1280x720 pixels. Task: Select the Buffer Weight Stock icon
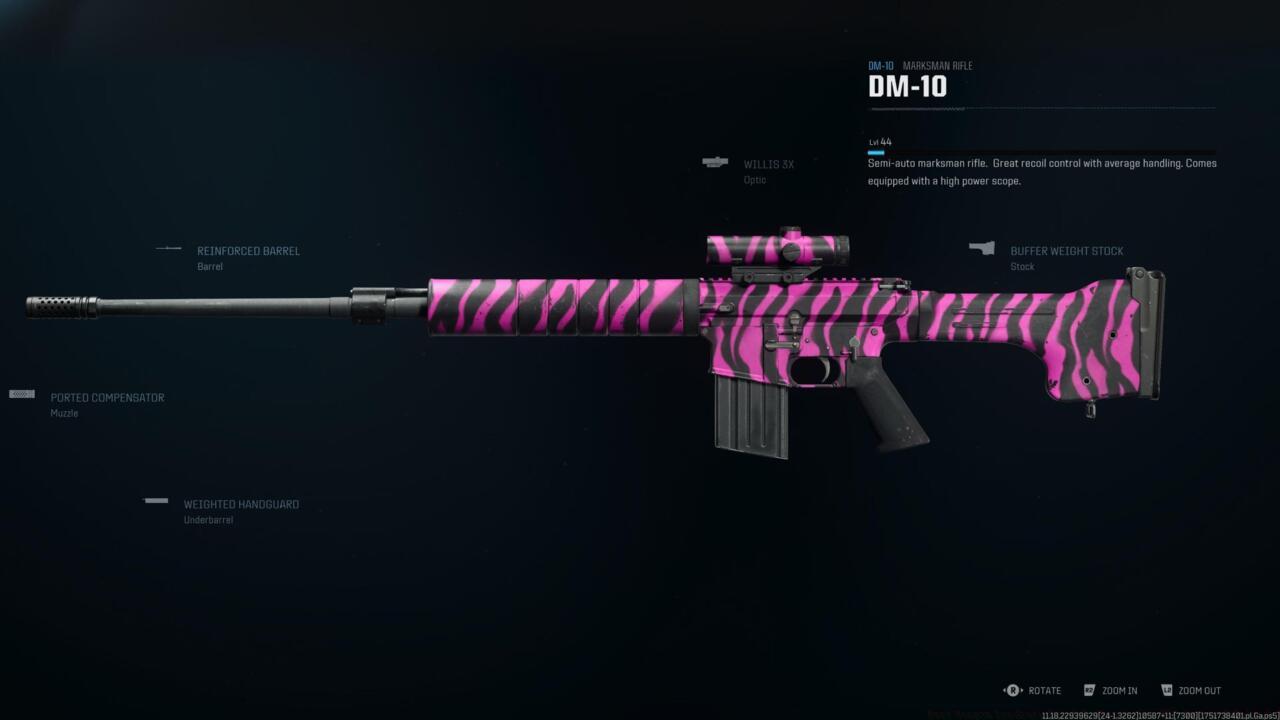(982, 248)
